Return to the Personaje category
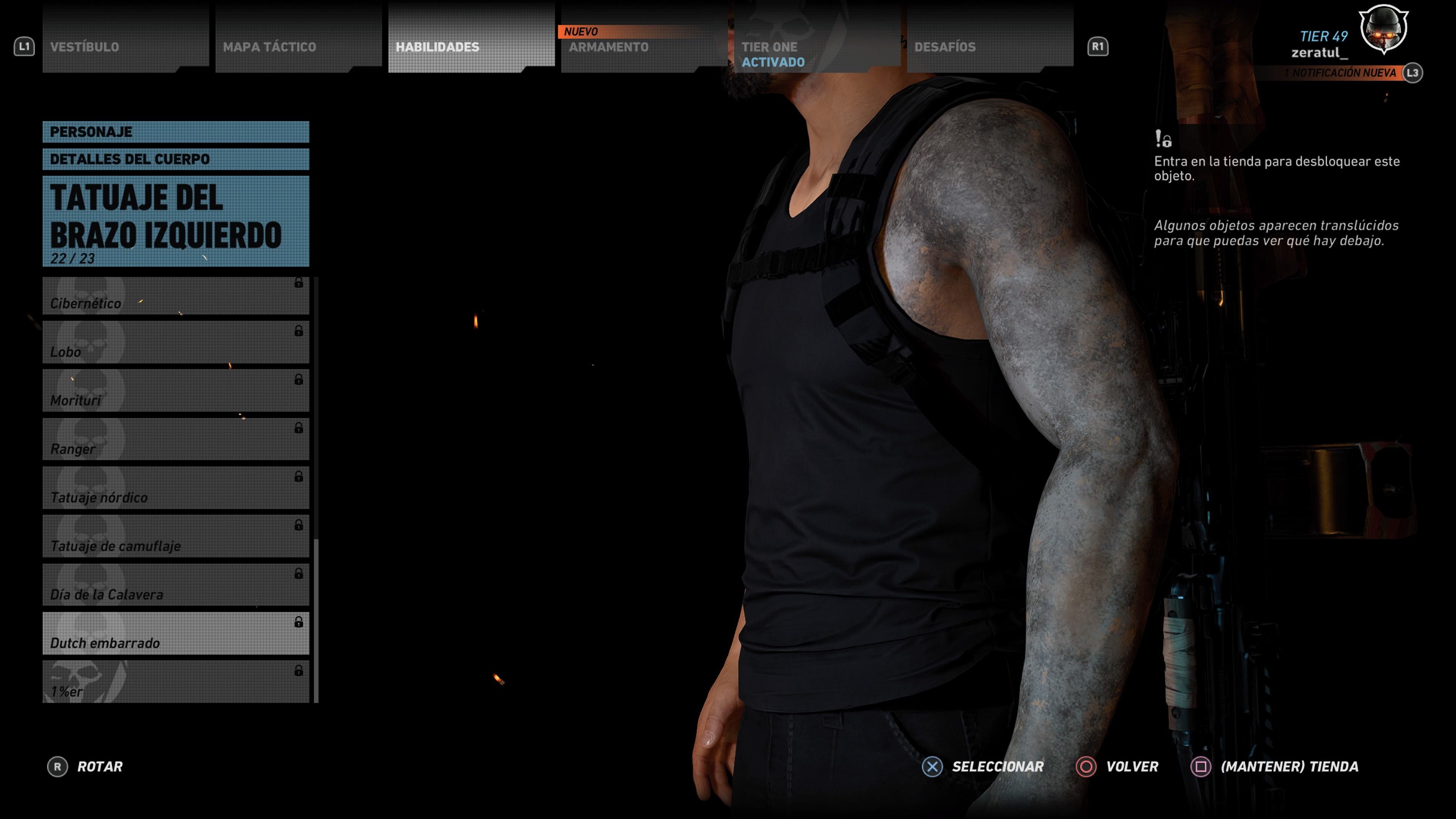This screenshot has height=819, width=1456. coord(176,132)
